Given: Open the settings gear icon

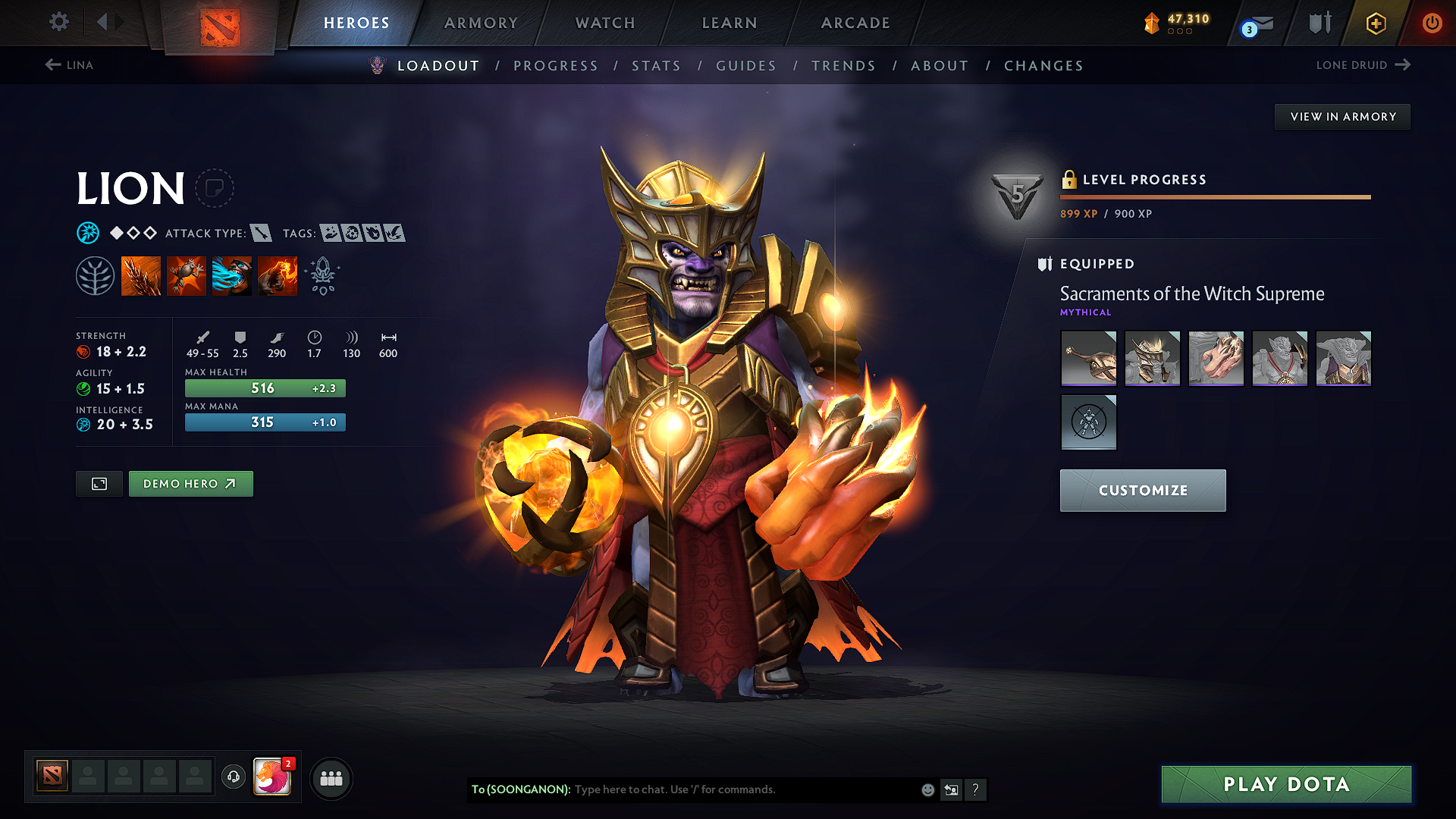Looking at the screenshot, I should point(58,22).
